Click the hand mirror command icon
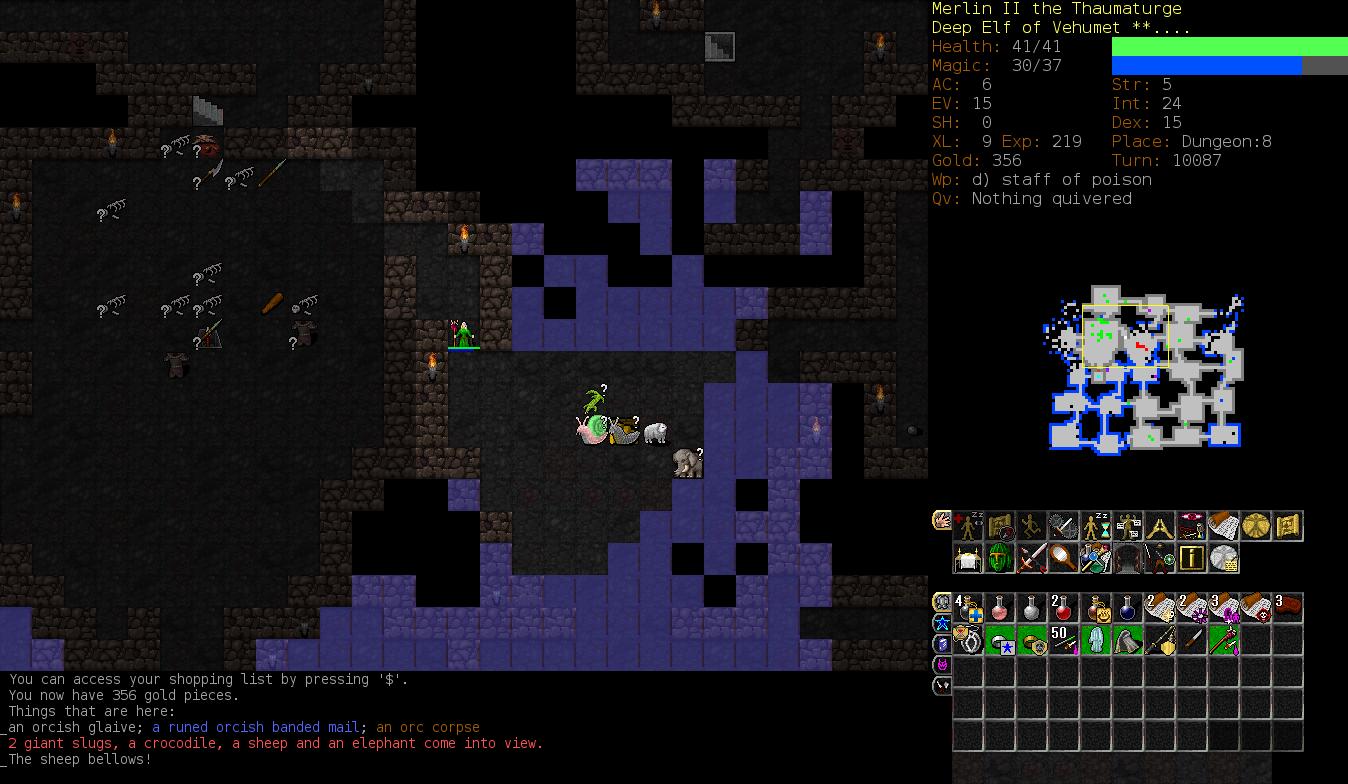The image size is (1348, 784). [x=1064, y=558]
